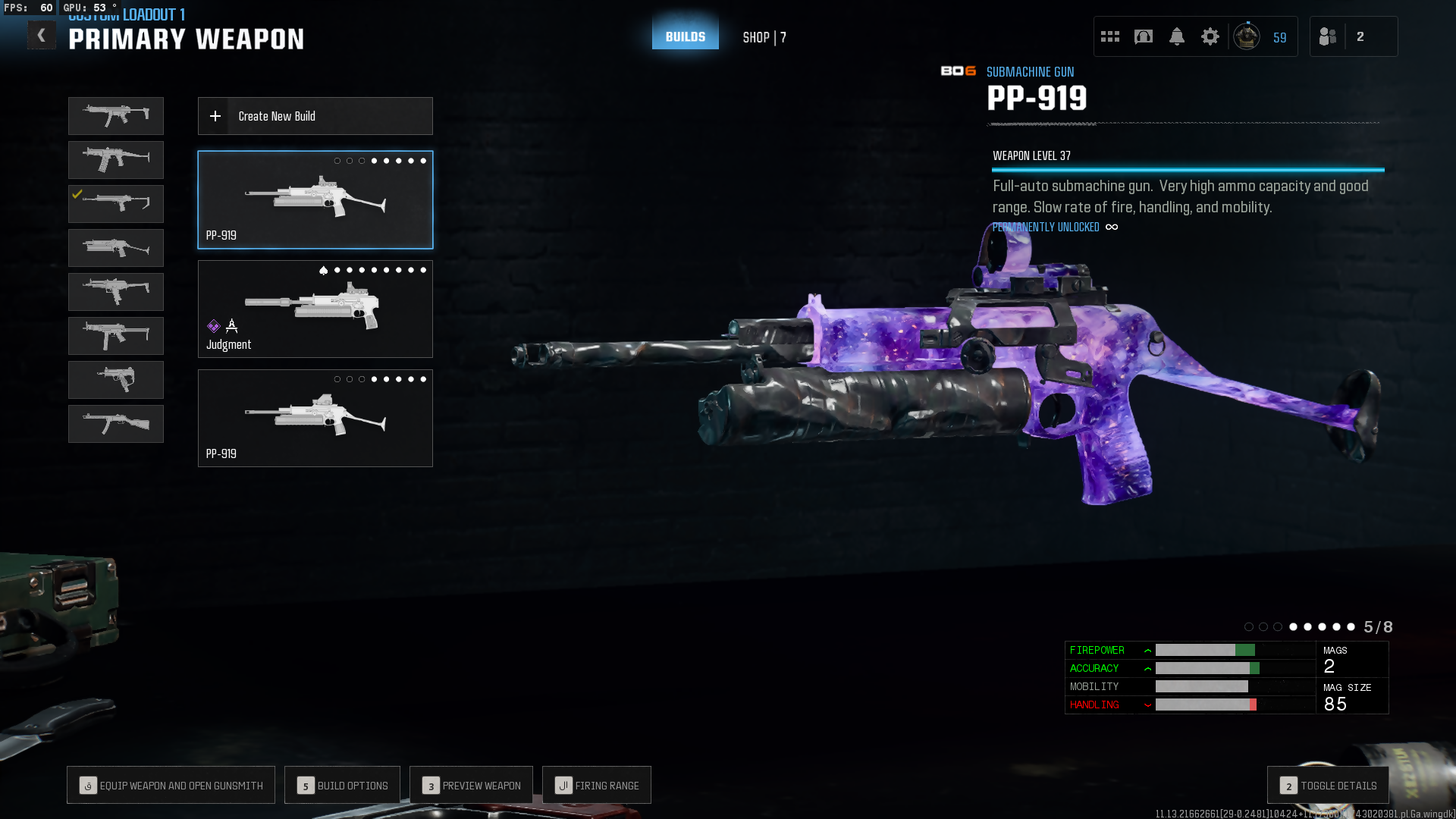Image resolution: width=1456 pixels, height=819 pixels.
Task: Go back using the arrow button
Action: pos(42,36)
